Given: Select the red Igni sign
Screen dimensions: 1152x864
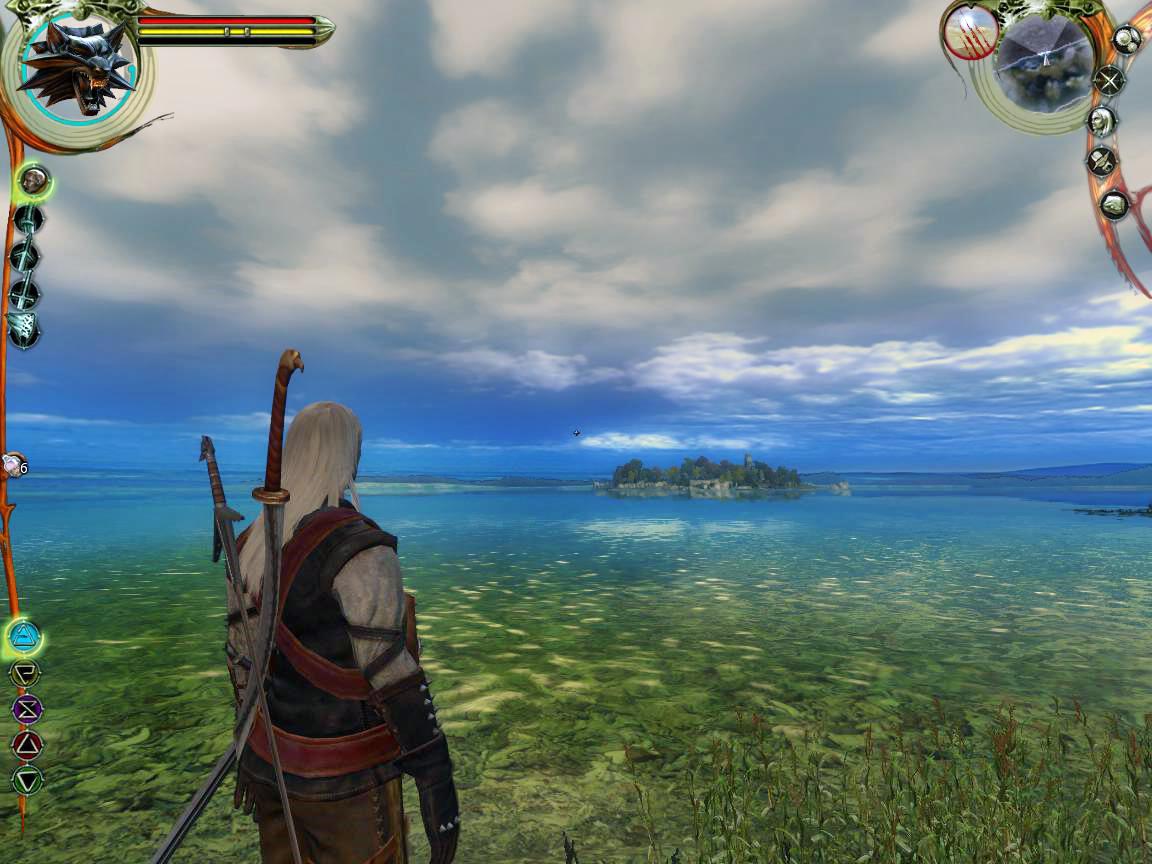Looking at the screenshot, I should [x=26, y=744].
